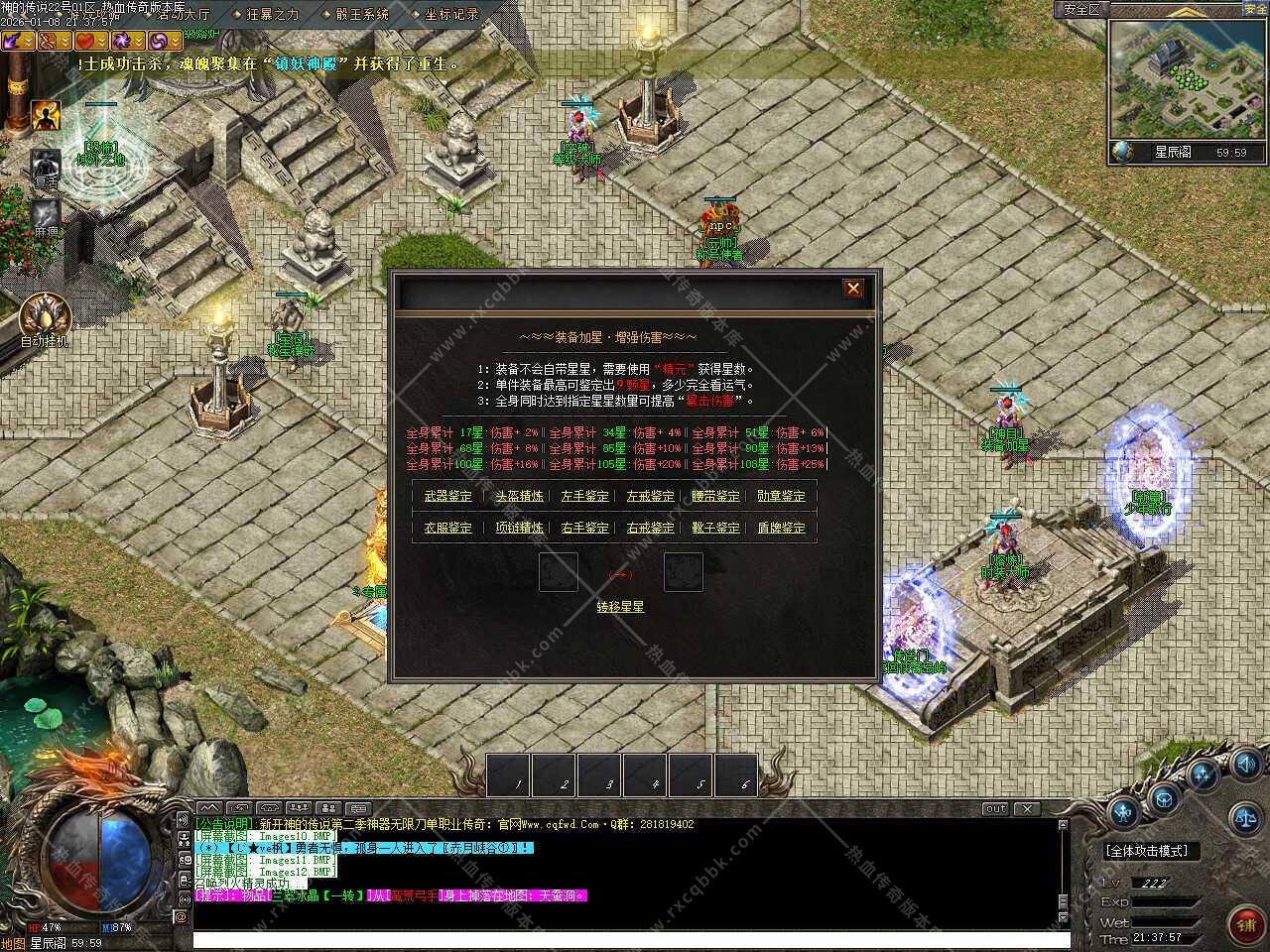Image resolution: width=1270 pixels, height=952 pixels.
Task: Open 腰带鉴定 belt appraisal
Action: point(715,496)
